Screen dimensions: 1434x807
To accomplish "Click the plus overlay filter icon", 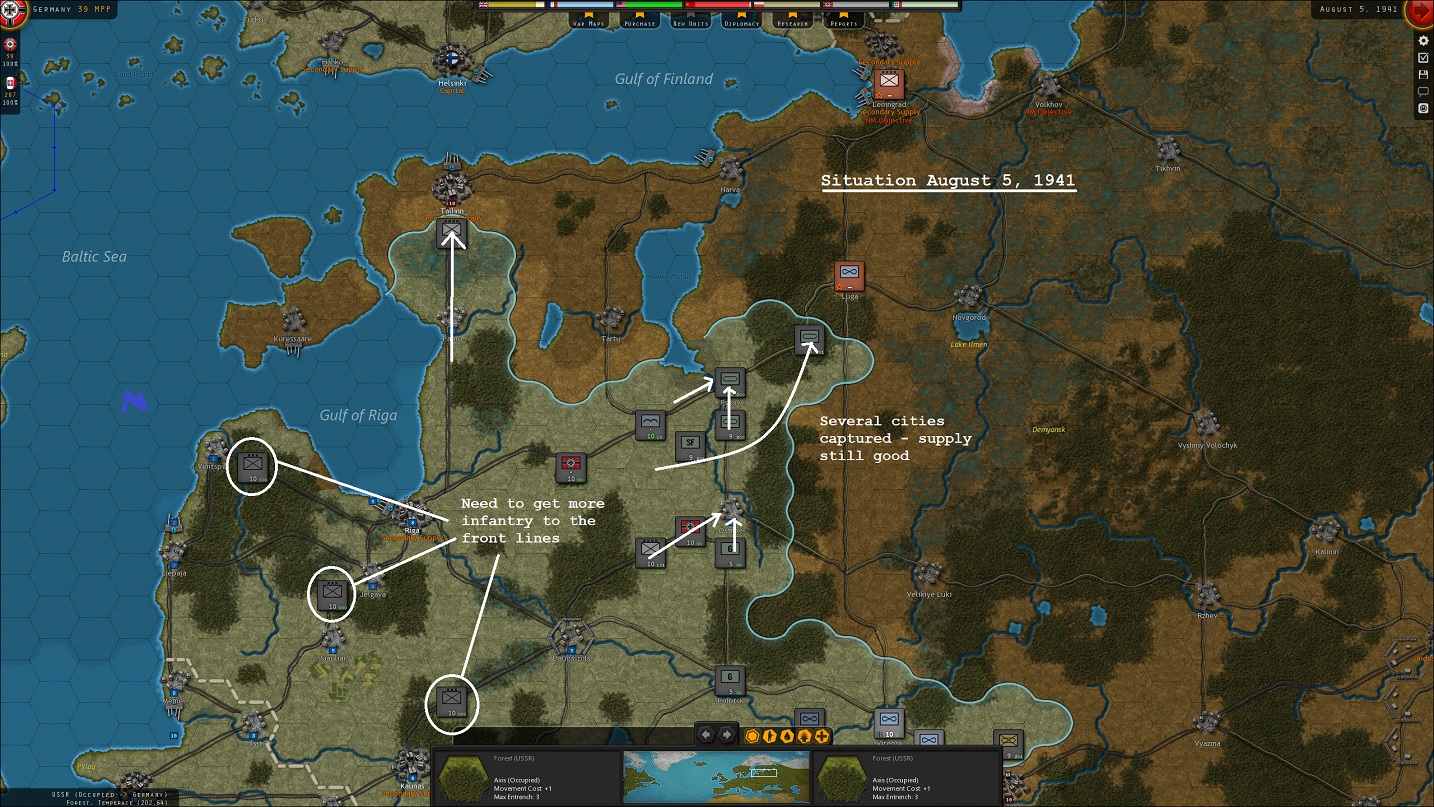I will (x=821, y=735).
